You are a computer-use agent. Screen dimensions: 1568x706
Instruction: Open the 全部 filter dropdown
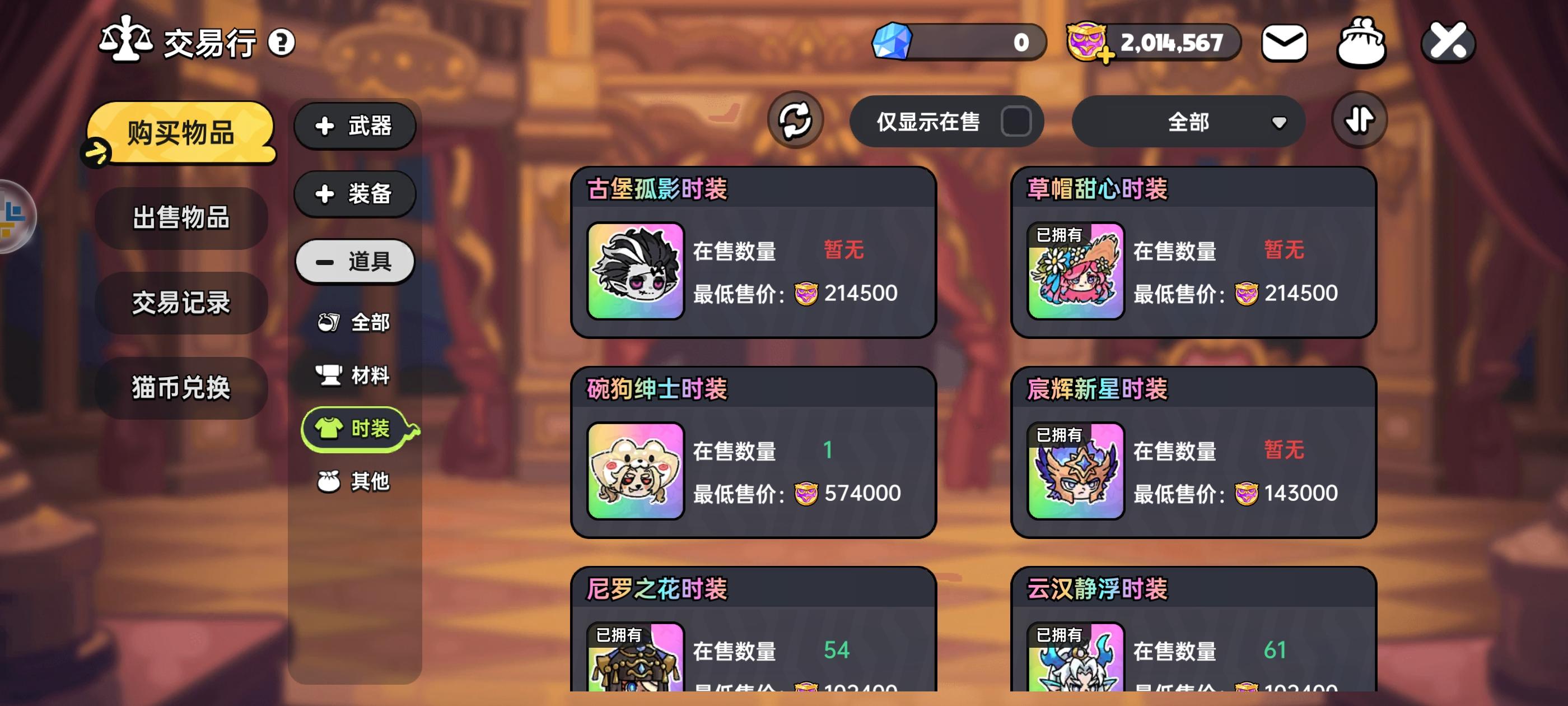1189,121
